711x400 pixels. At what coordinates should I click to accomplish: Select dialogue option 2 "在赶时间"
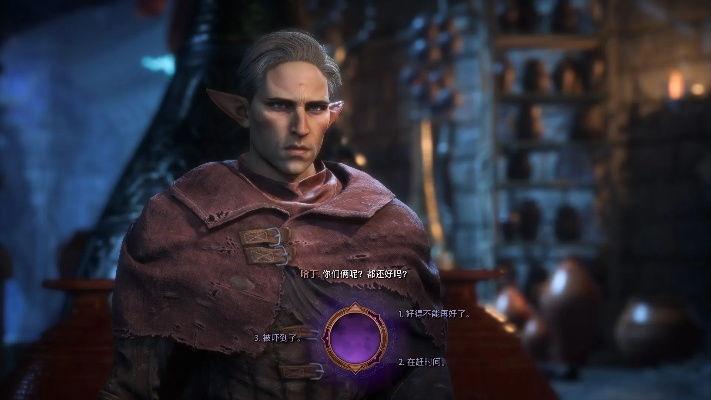tap(424, 361)
